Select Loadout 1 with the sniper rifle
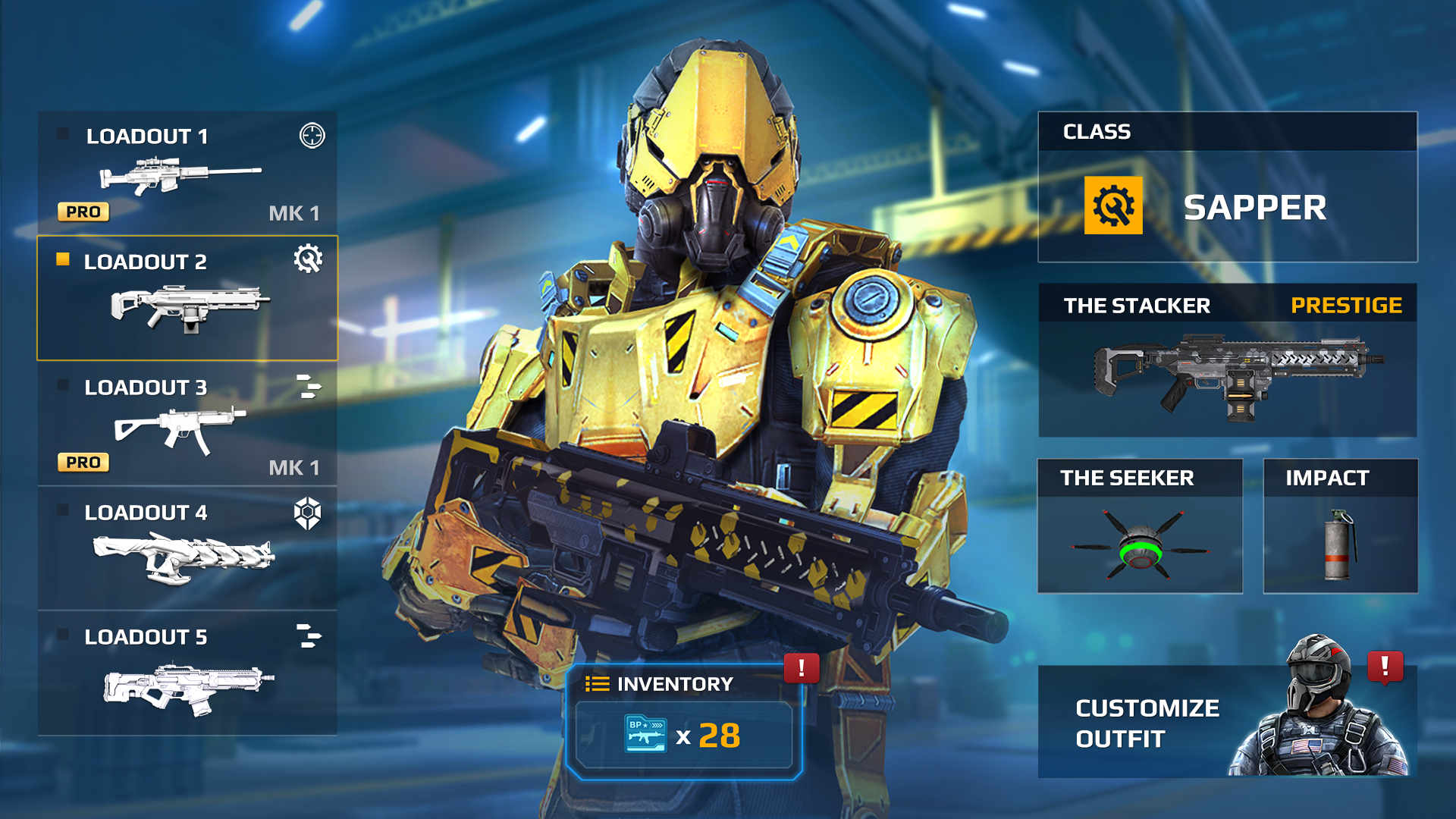Screen dimensions: 1456x819 tap(187, 173)
